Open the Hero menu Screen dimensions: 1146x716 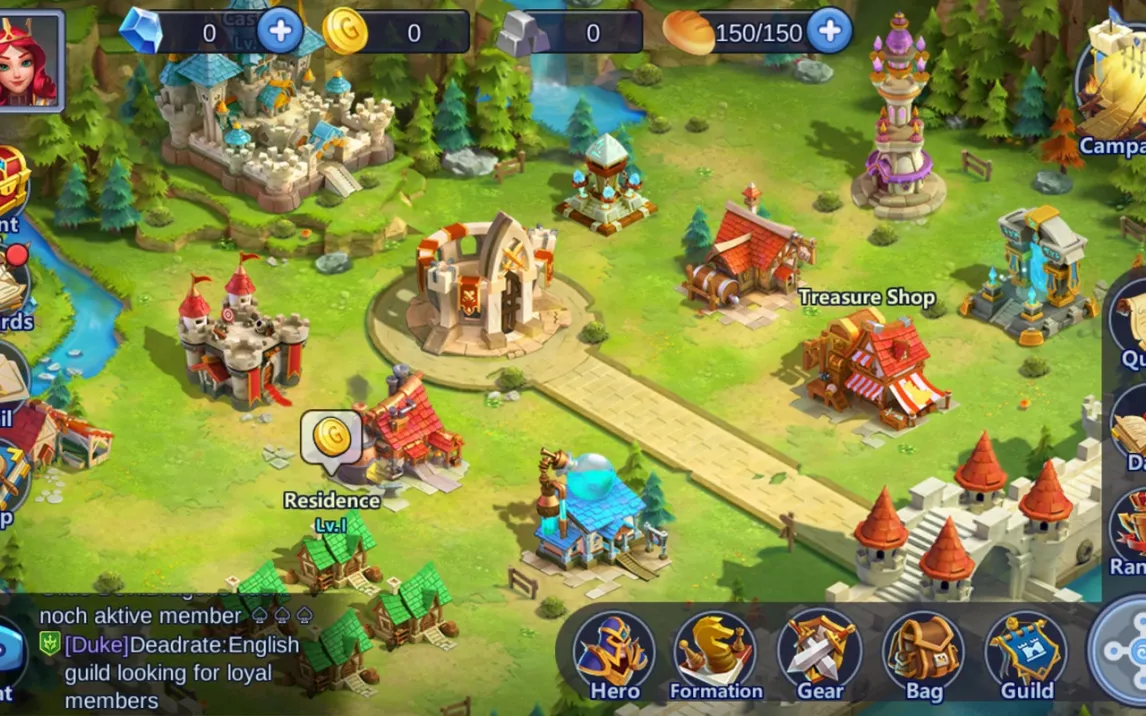(x=614, y=654)
